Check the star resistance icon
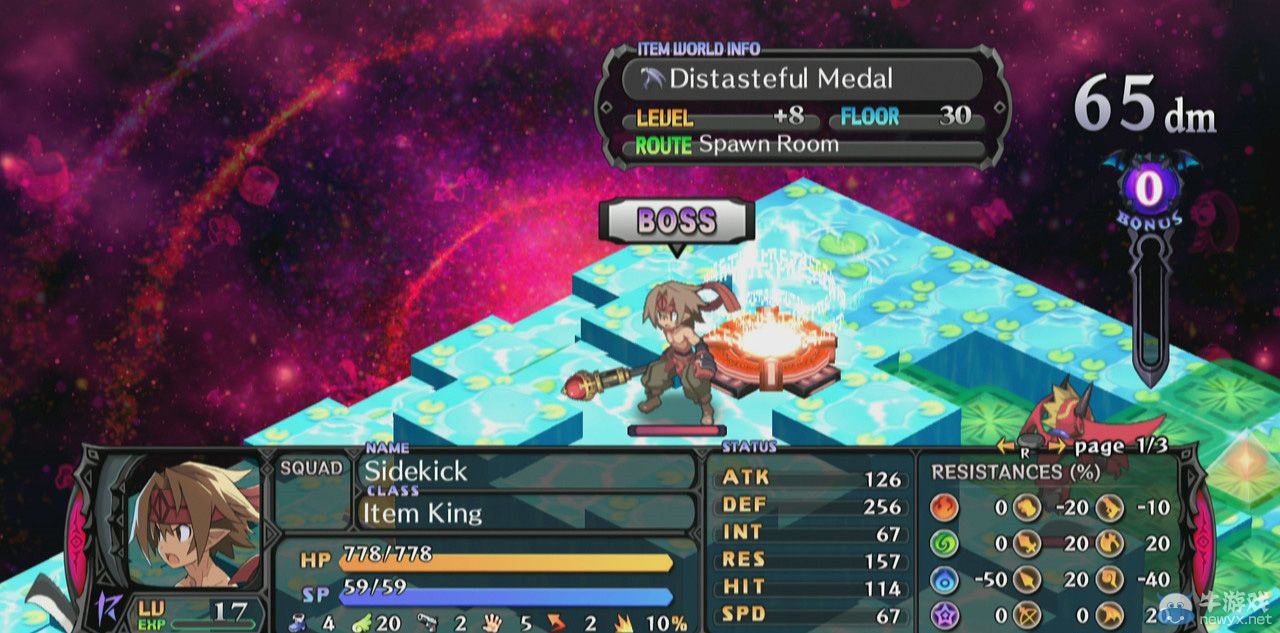1280x633 pixels. coord(944,616)
